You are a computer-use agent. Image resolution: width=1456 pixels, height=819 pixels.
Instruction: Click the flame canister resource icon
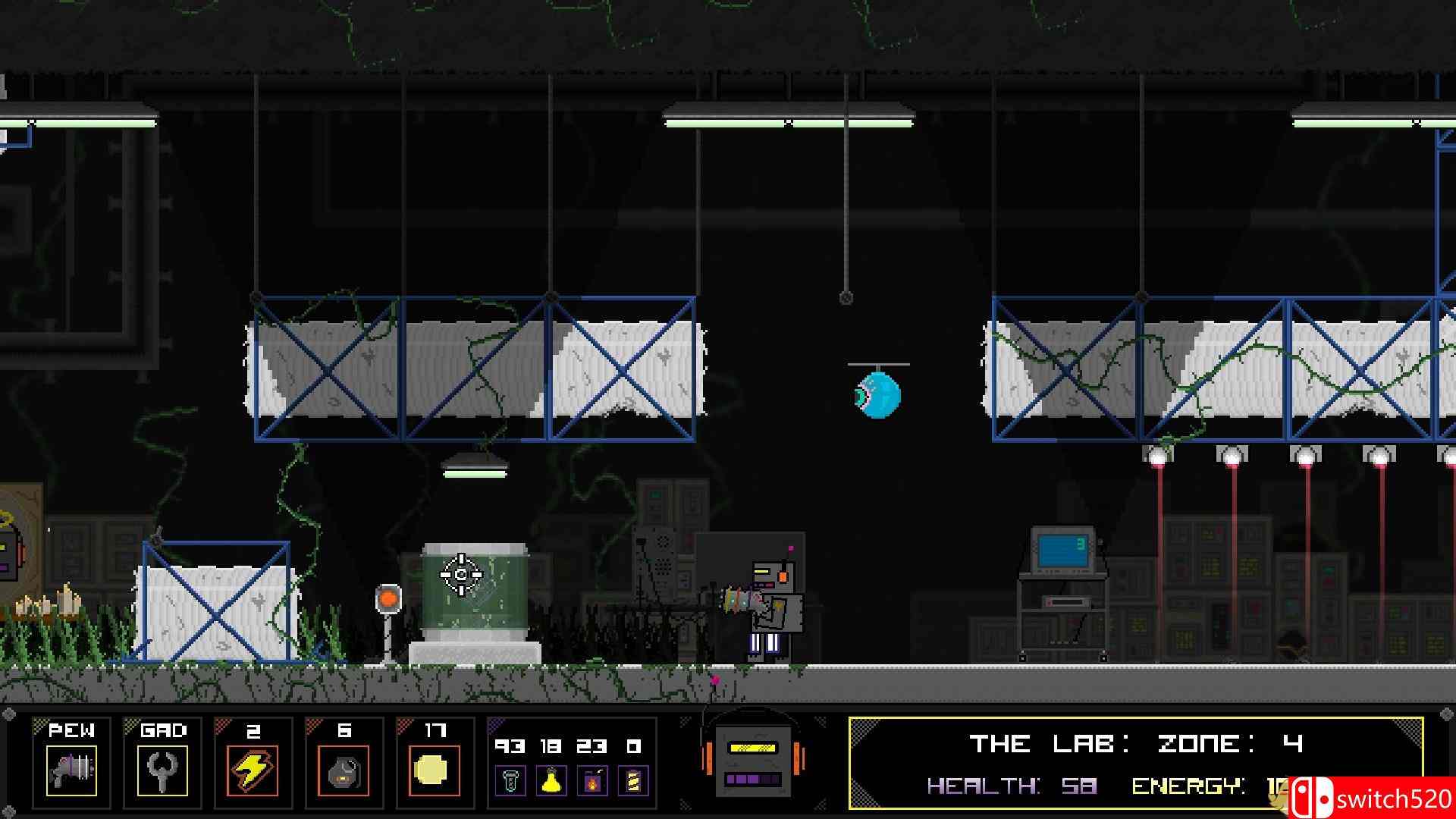pyautogui.click(x=592, y=780)
